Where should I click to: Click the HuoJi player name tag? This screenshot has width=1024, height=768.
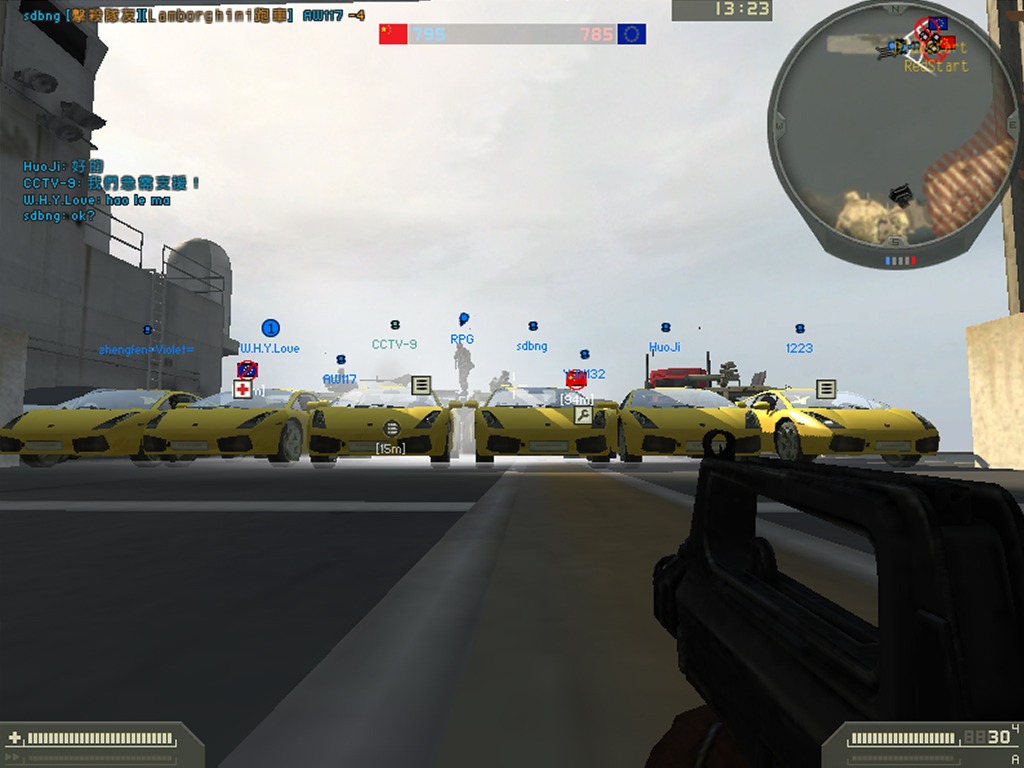664,347
